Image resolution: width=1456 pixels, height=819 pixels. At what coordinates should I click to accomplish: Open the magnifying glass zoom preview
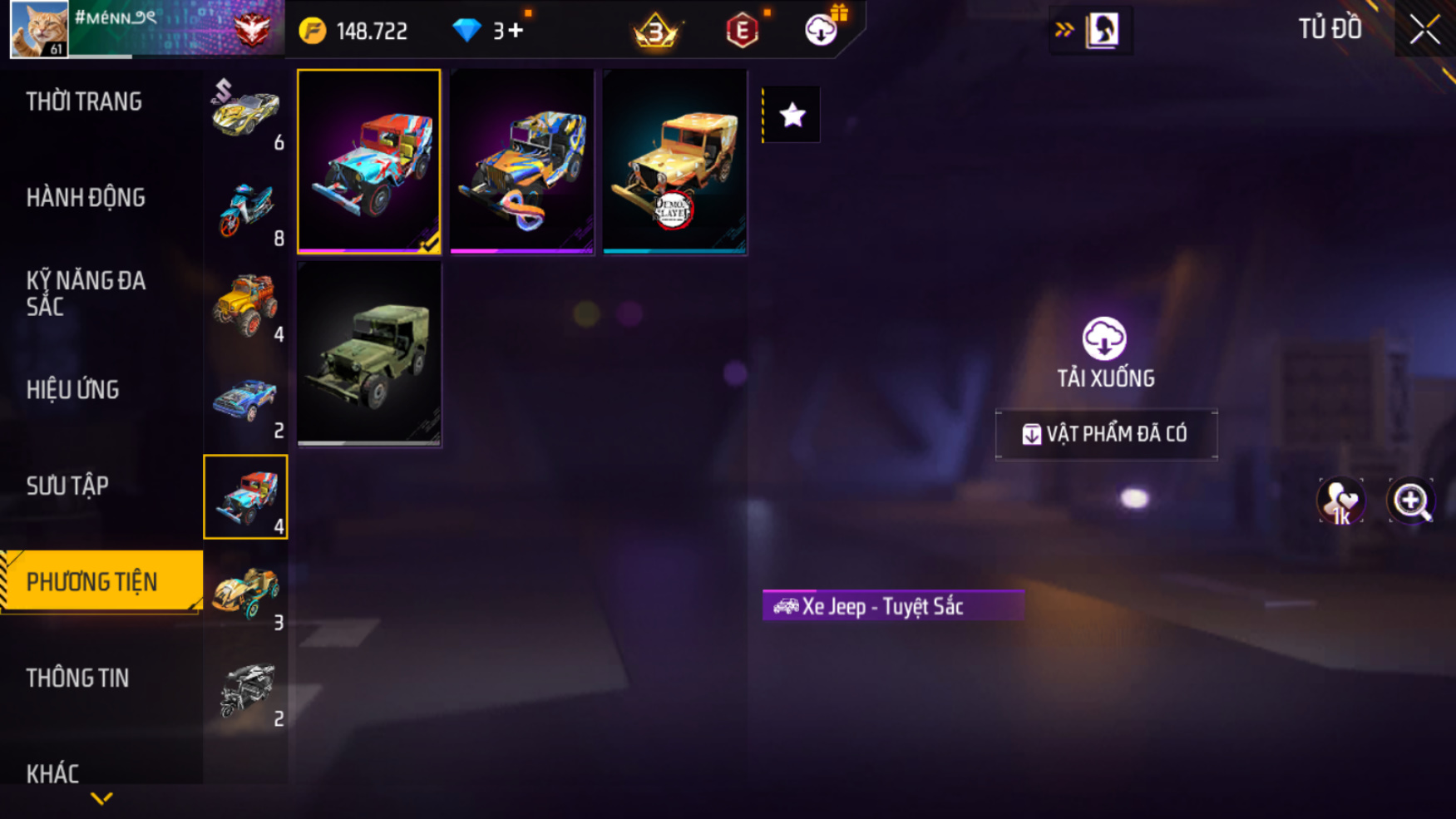click(x=1410, y=501)
